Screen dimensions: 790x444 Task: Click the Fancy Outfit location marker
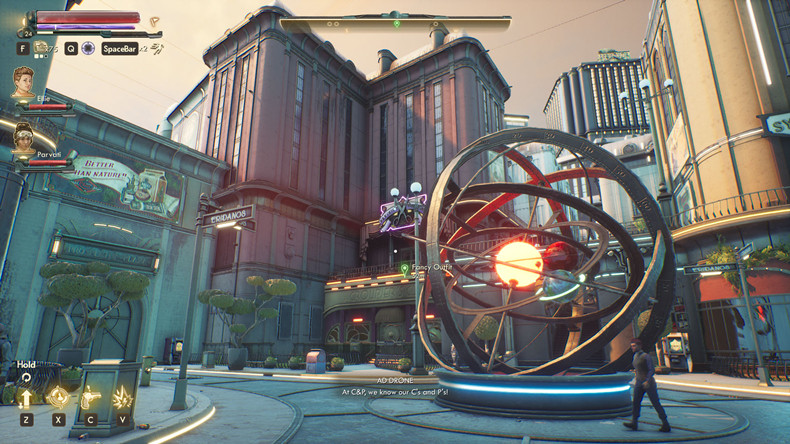[404, 268]
